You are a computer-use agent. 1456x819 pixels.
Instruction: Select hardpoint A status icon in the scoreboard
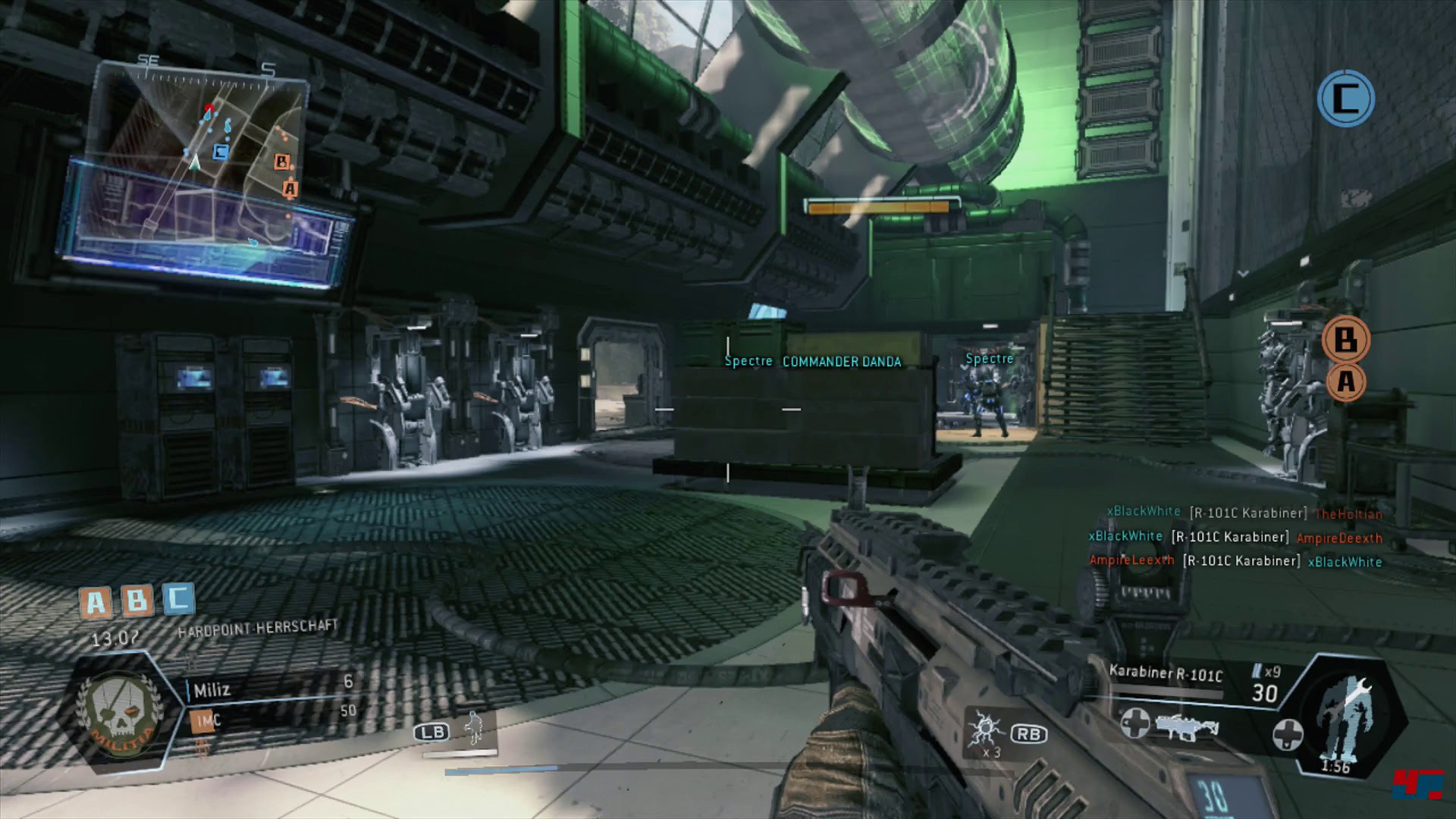pyautogui.click(x=96, y=603)
